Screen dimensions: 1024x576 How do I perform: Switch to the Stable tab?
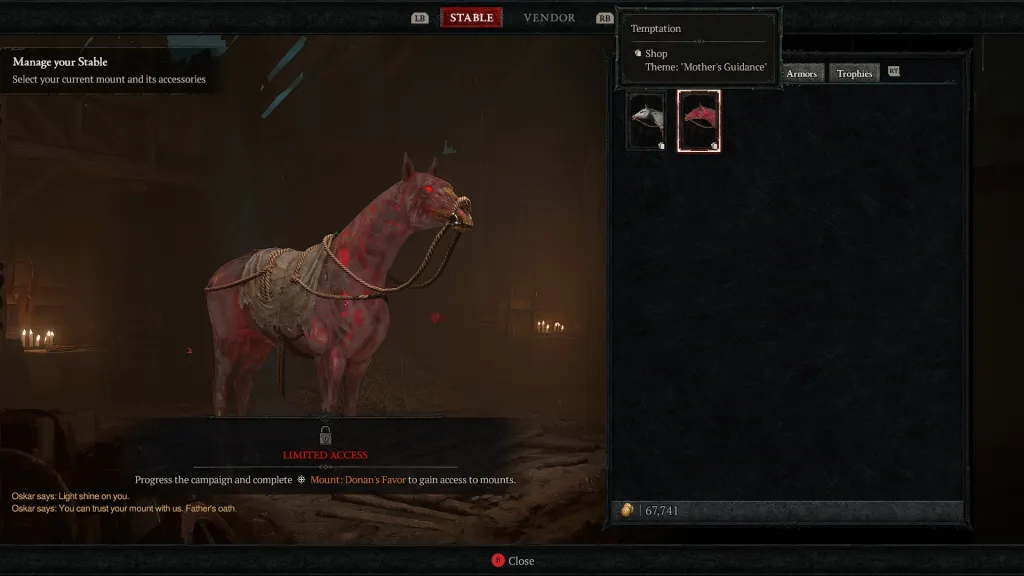click(x=471, y=18)
